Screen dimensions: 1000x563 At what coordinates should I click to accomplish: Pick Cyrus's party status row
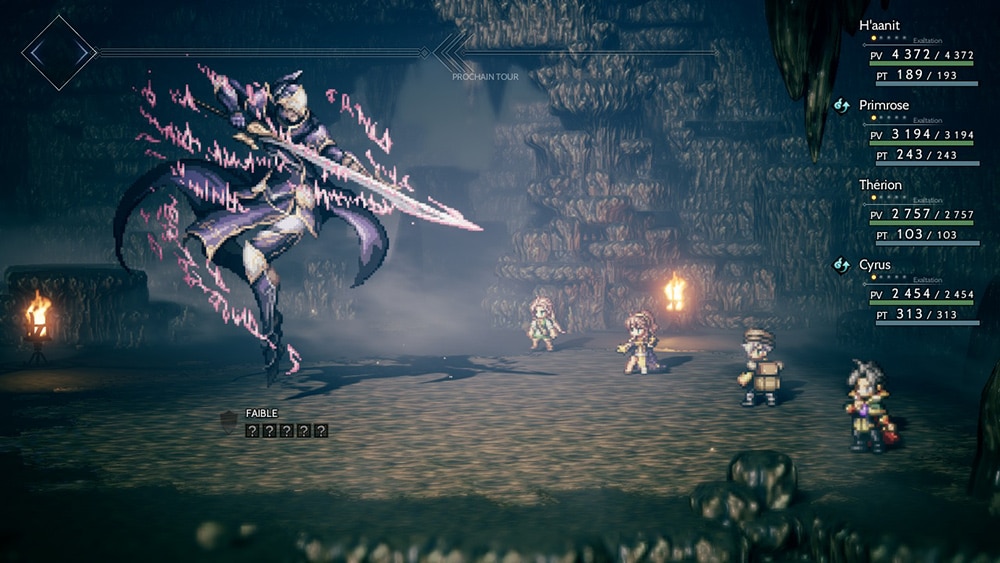click(874, 265)
